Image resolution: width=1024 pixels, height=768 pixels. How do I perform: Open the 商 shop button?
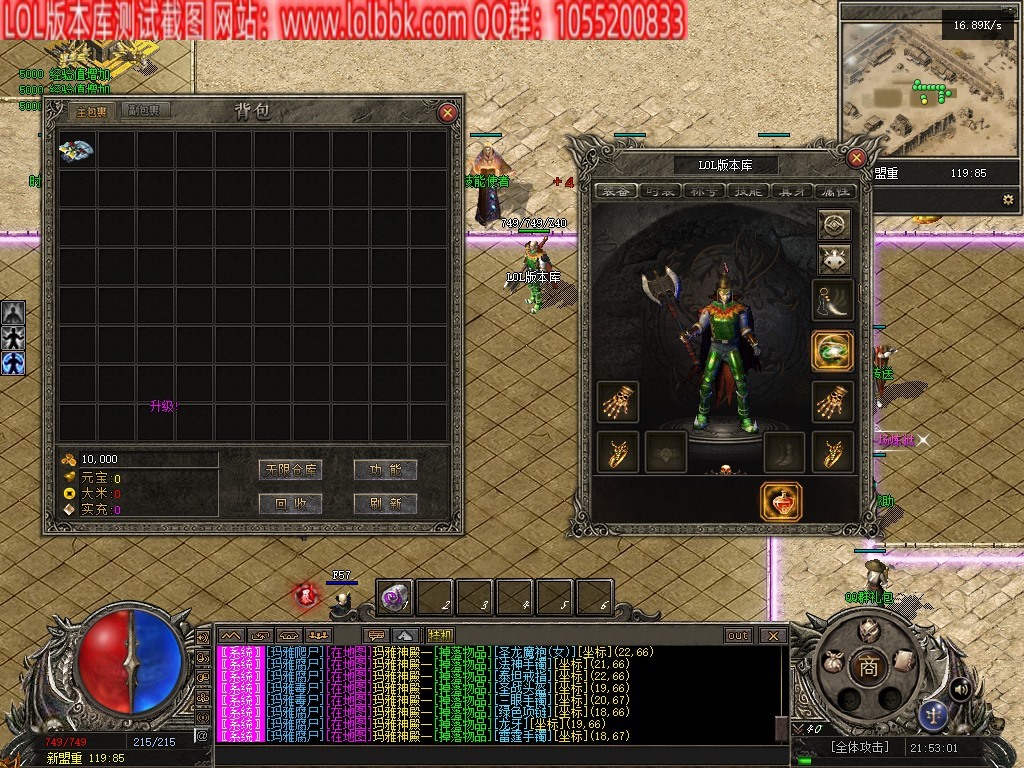[x=868, y=668]
